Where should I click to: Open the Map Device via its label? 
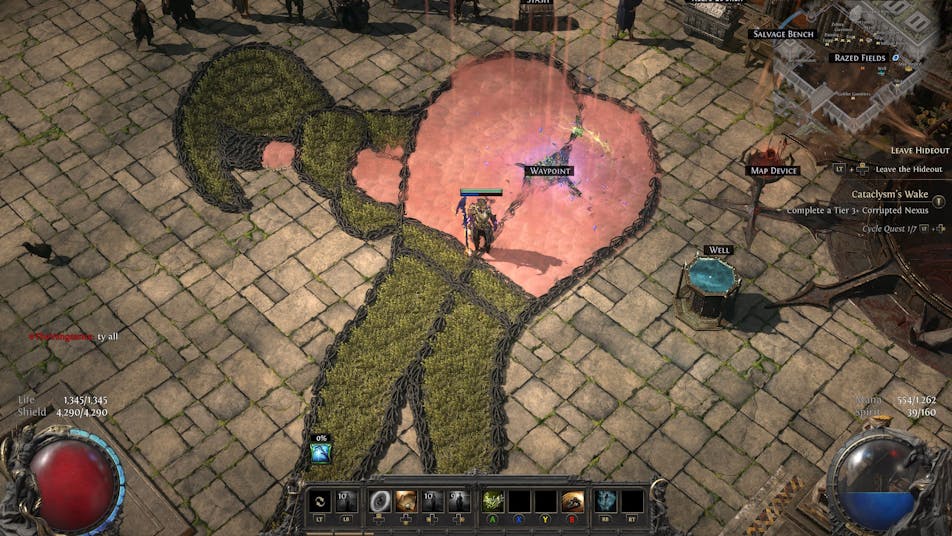[774, 171]
